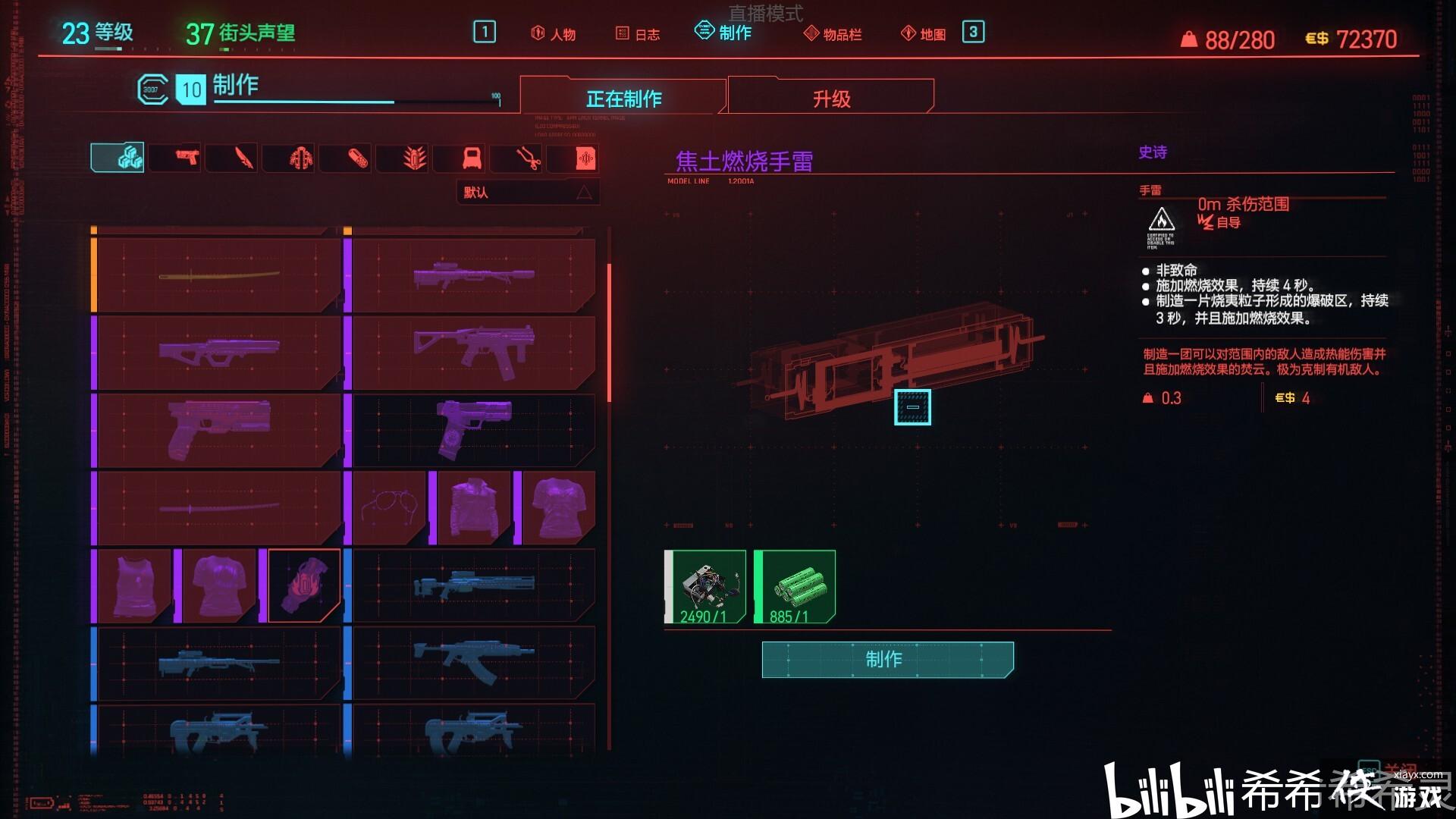Open the 日志 (journal) screen
Screen dimensions: 1456x819
click(x=641, y=33)
